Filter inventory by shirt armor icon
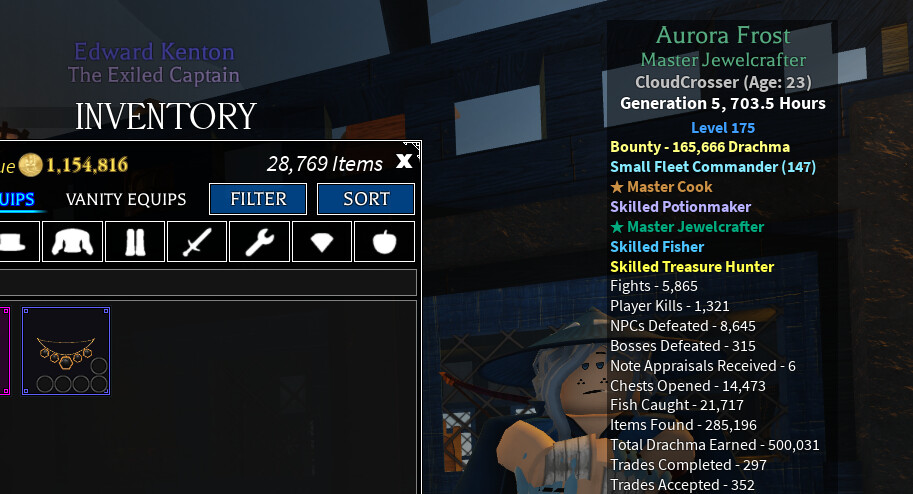 click(x=72, y=241)
